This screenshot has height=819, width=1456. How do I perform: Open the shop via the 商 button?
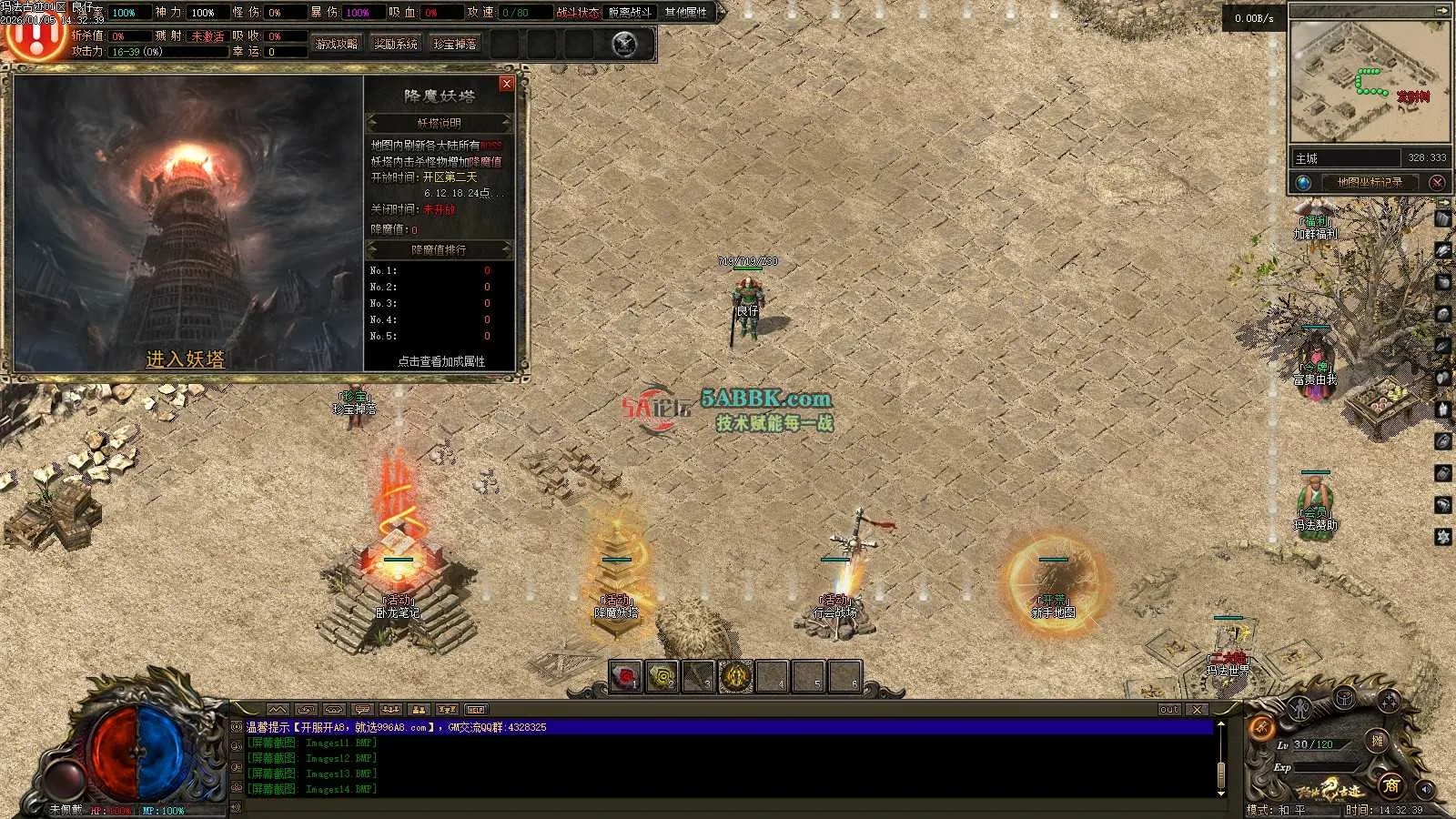[1390, 785]
